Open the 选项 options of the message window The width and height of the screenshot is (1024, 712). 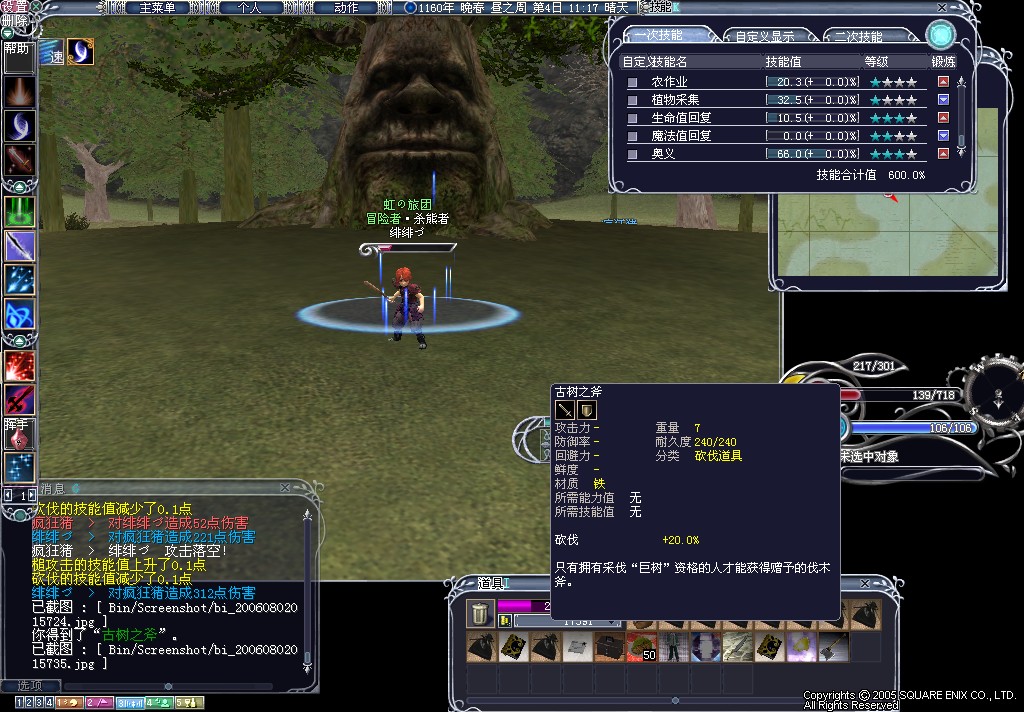tap(30, 685)
